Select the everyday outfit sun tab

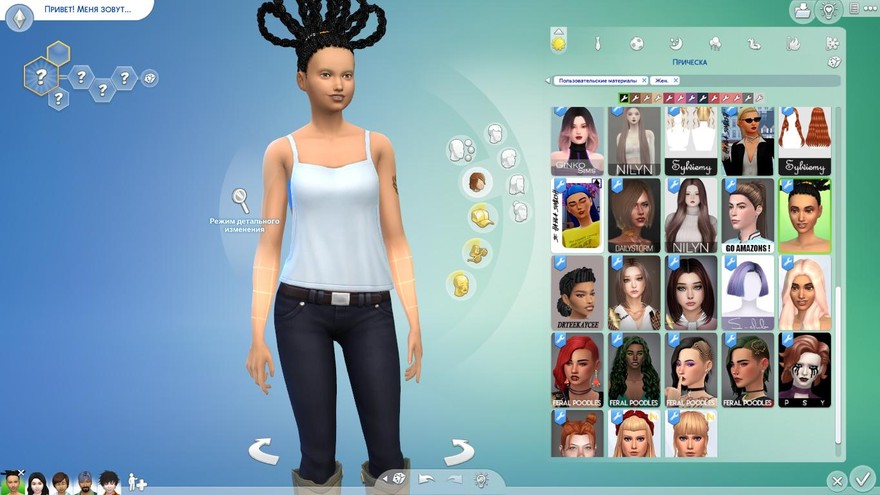click(x=559, y=43)
